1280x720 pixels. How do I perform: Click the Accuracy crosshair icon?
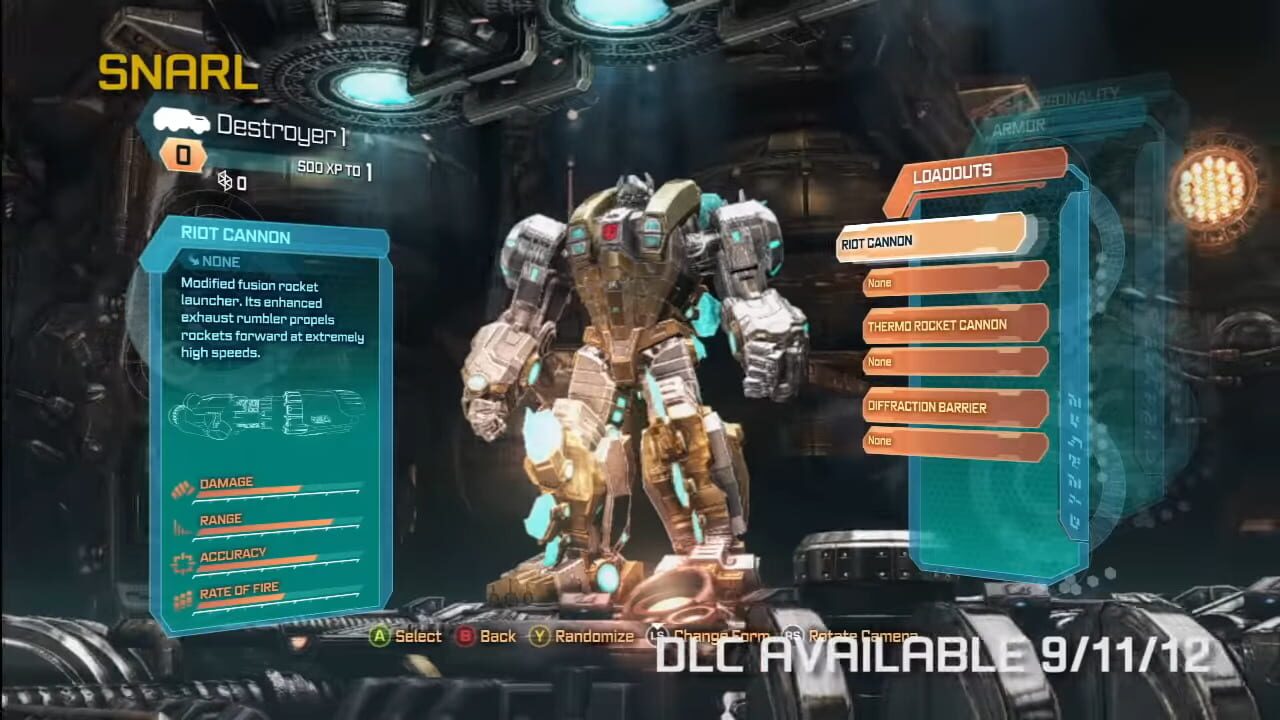pyautogui.click(x=184, y=560)
